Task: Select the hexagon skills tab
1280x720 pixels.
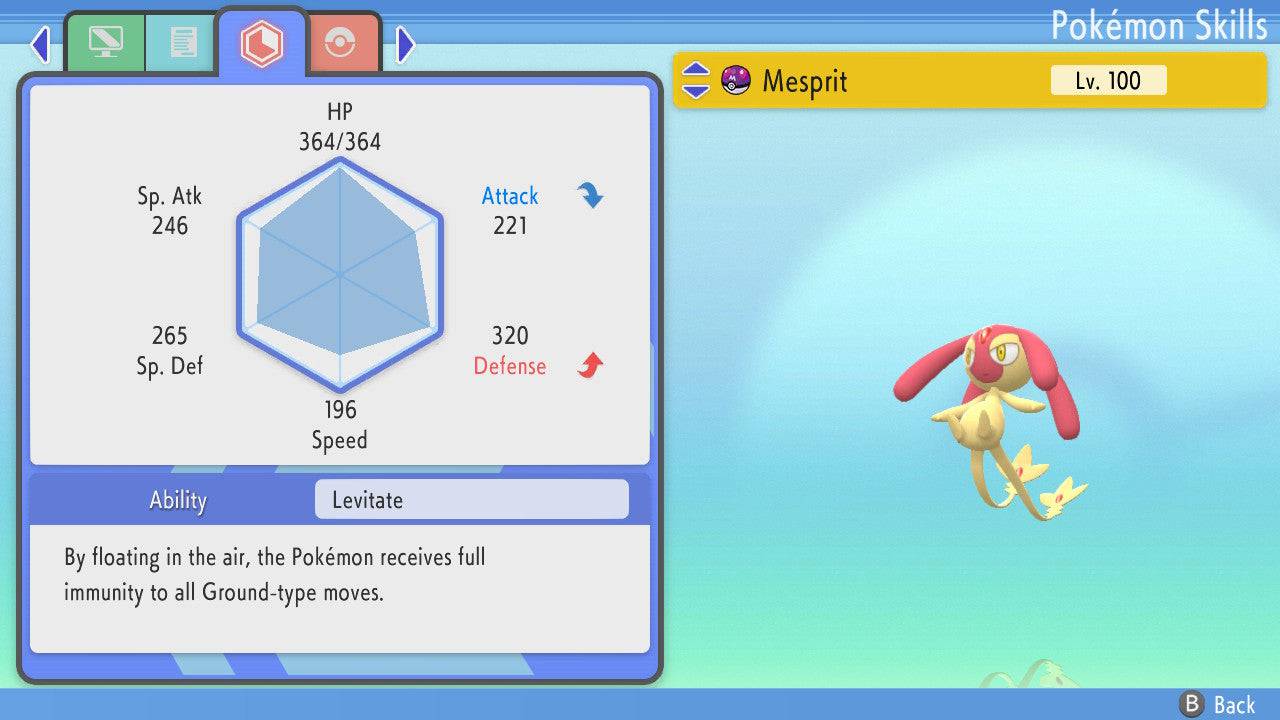Action: [x=261, y=43]
